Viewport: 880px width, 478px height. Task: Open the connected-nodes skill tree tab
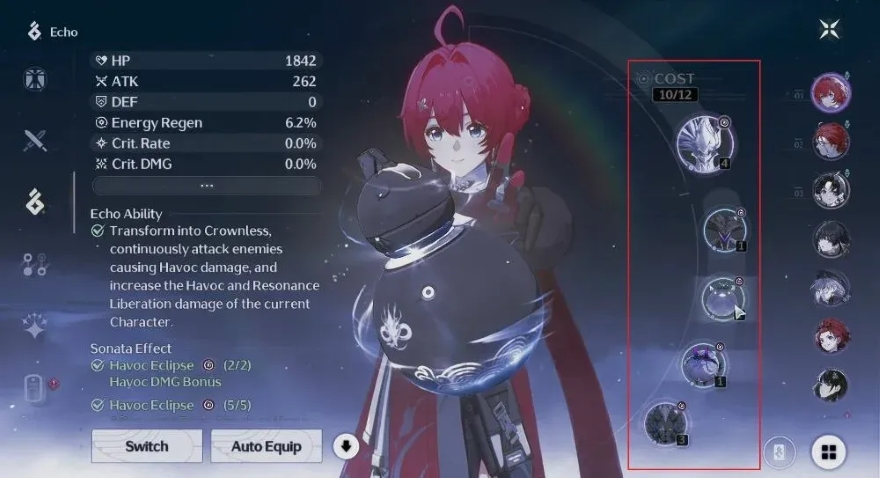35,264
